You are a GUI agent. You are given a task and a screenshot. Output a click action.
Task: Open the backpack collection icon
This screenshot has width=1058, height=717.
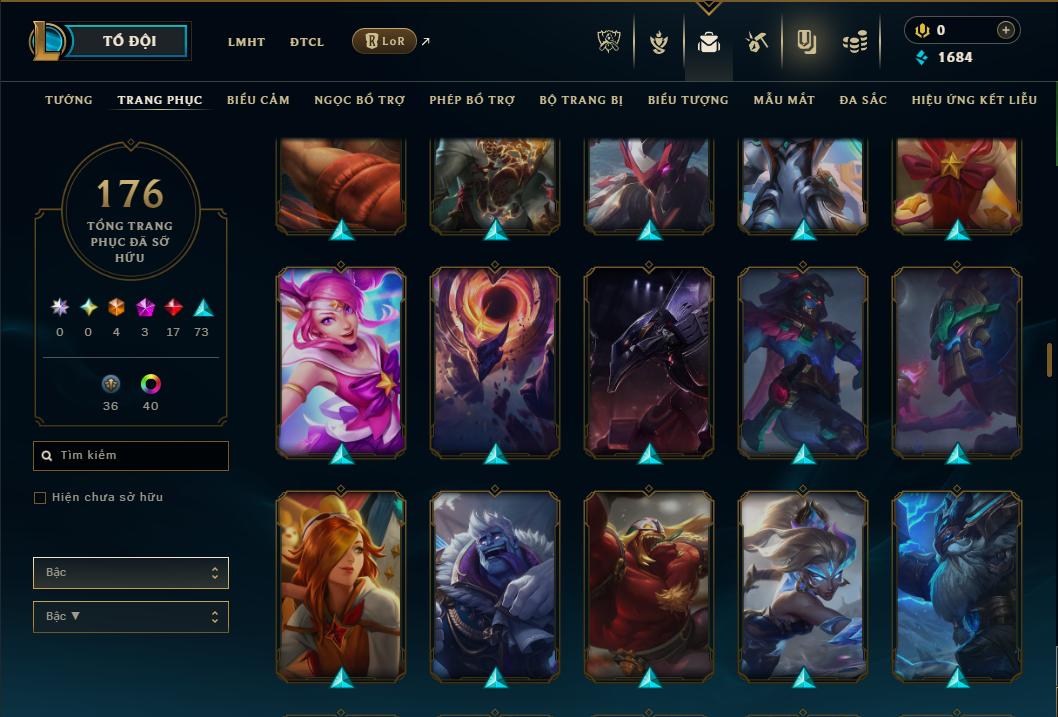pyautogui.click(x=709, y=42)
